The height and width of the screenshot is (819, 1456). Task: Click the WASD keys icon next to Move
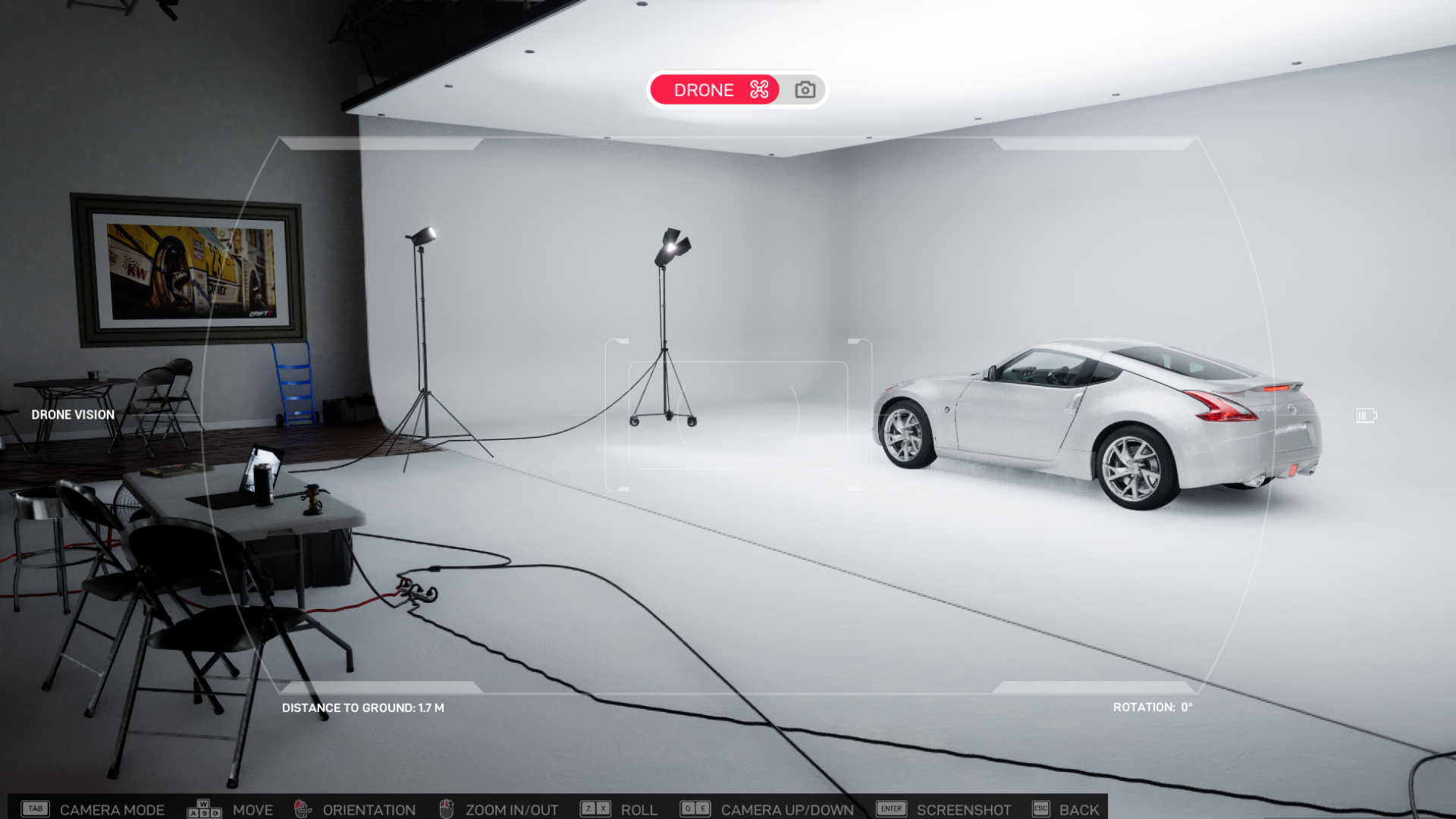(202, 808)
